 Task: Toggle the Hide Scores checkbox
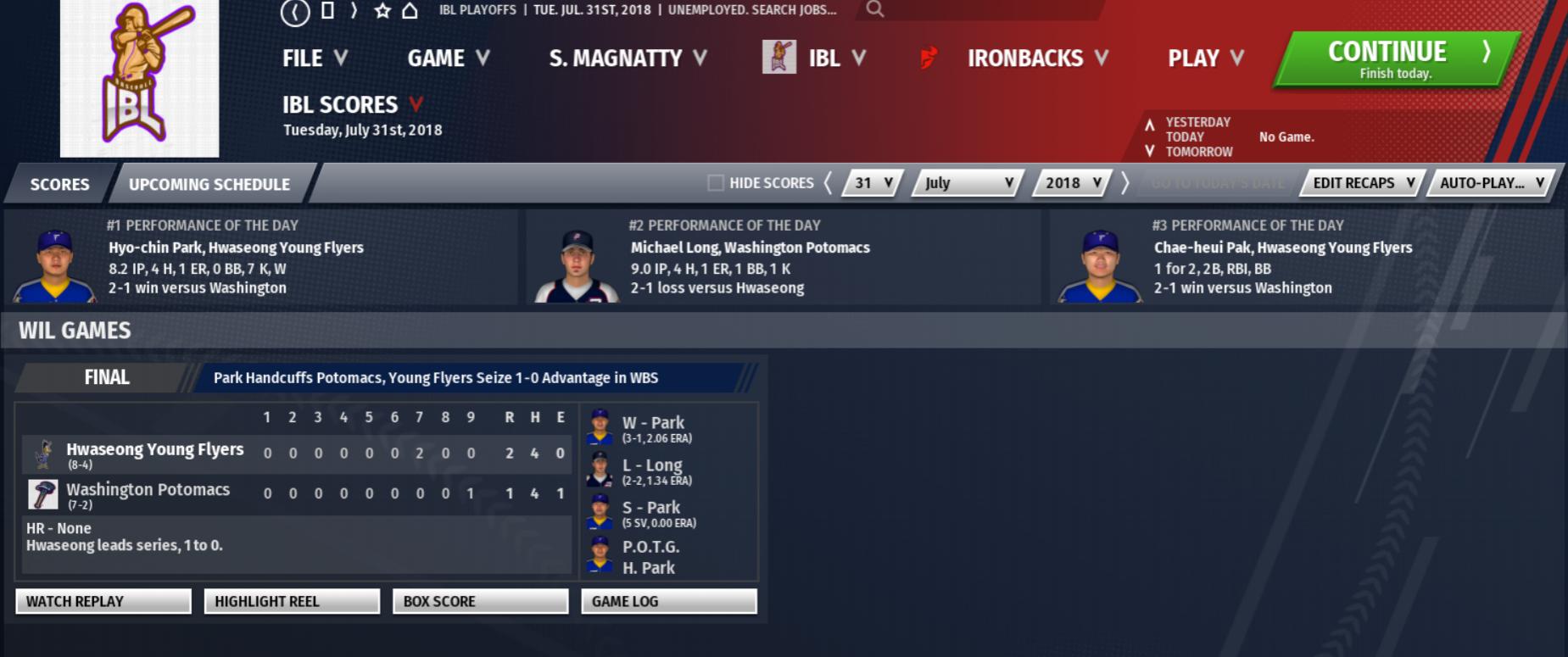[x=716, y=183]
